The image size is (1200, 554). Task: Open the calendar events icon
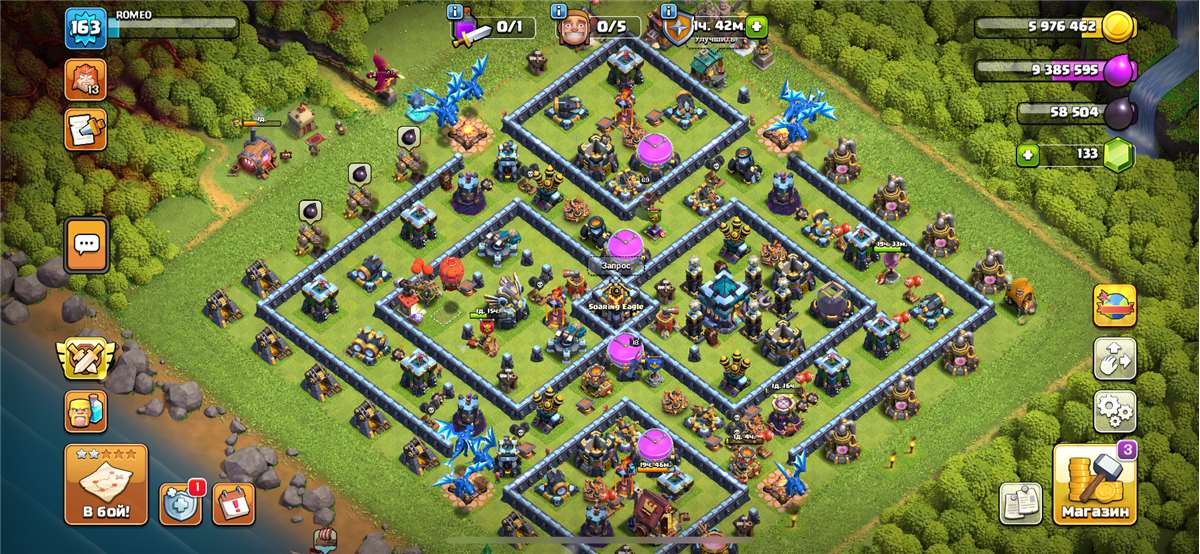coord(234,503)
